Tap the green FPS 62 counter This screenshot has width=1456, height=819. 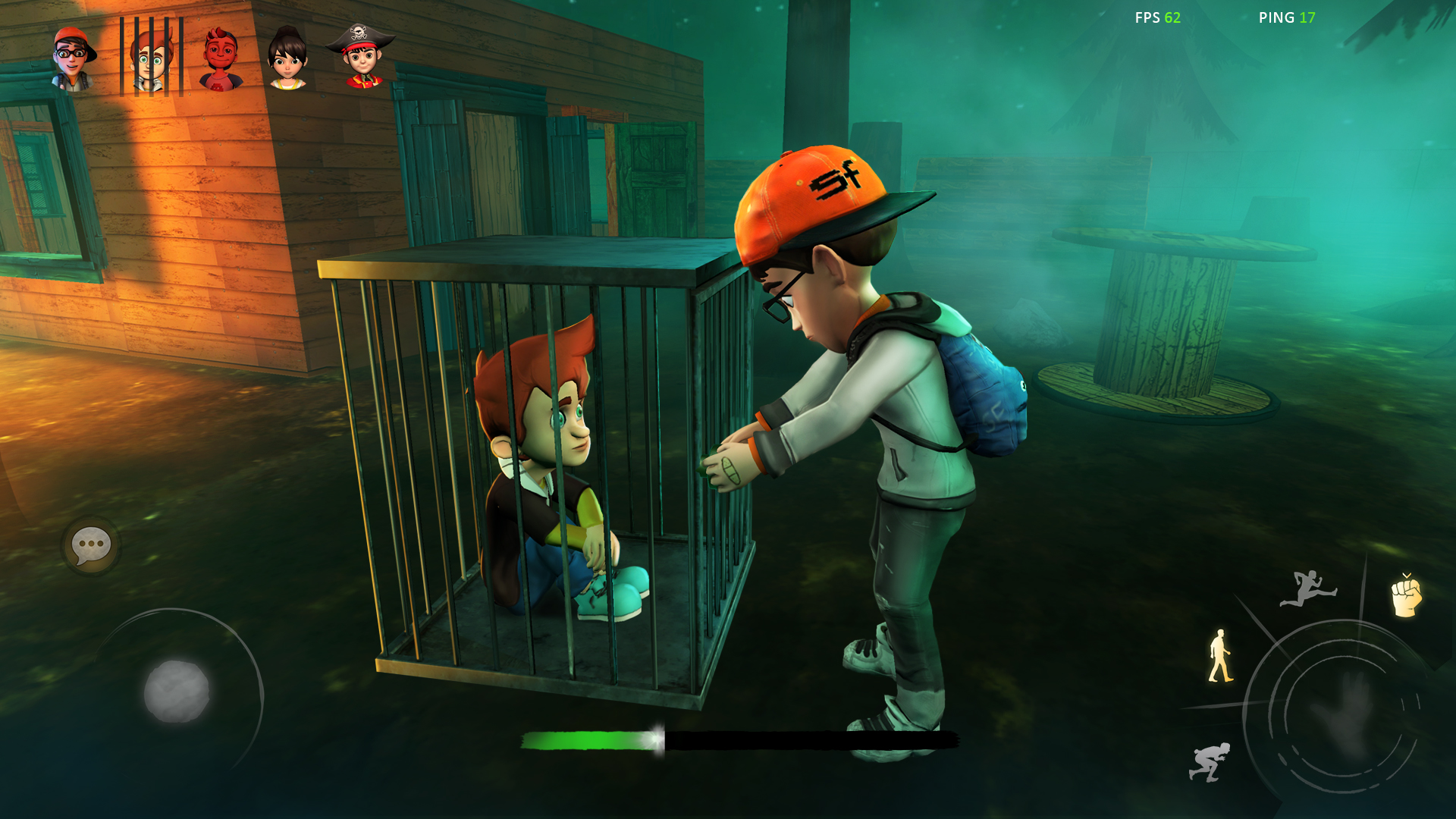point(1158,17)
